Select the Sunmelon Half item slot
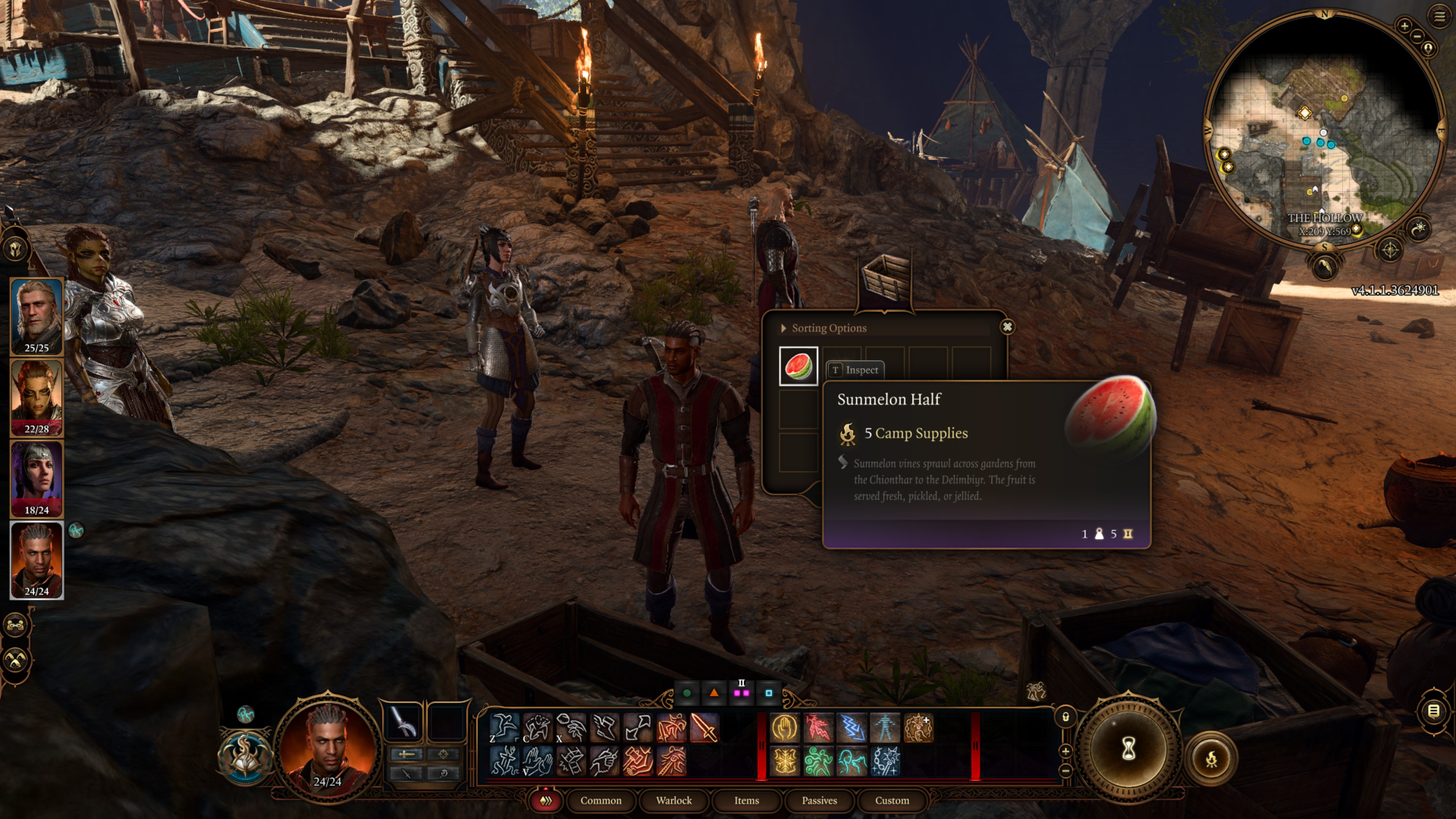This screenshot has height=819, width=1456. (799, 366)
